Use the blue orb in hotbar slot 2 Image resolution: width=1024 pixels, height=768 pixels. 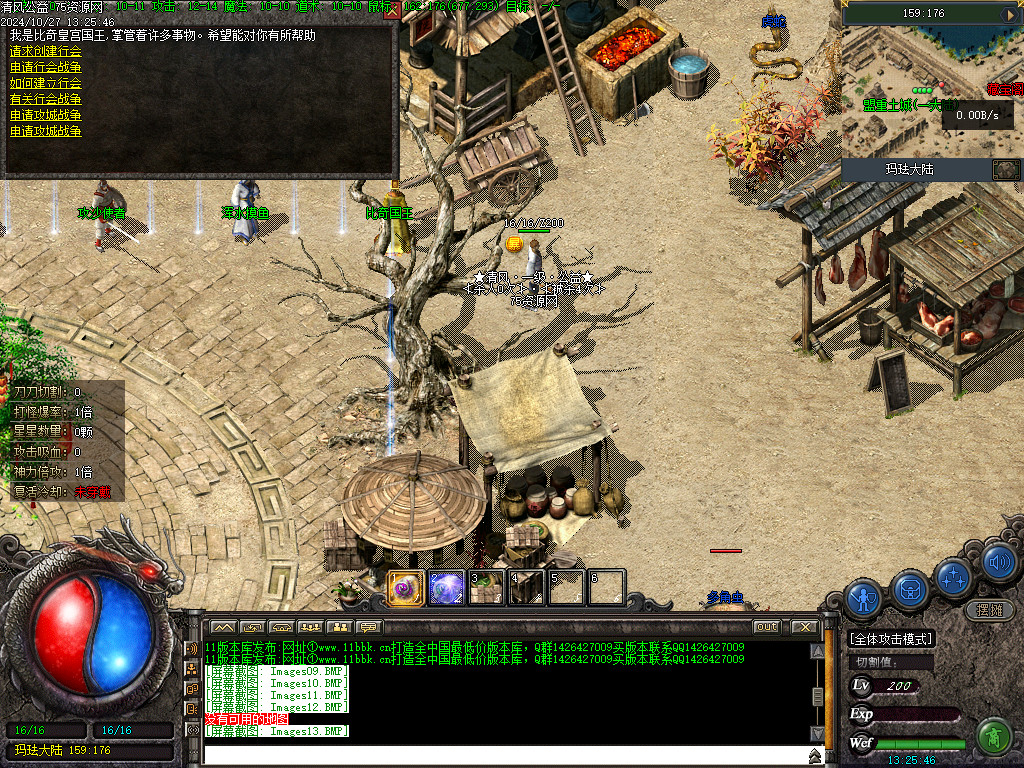point(447,588)
